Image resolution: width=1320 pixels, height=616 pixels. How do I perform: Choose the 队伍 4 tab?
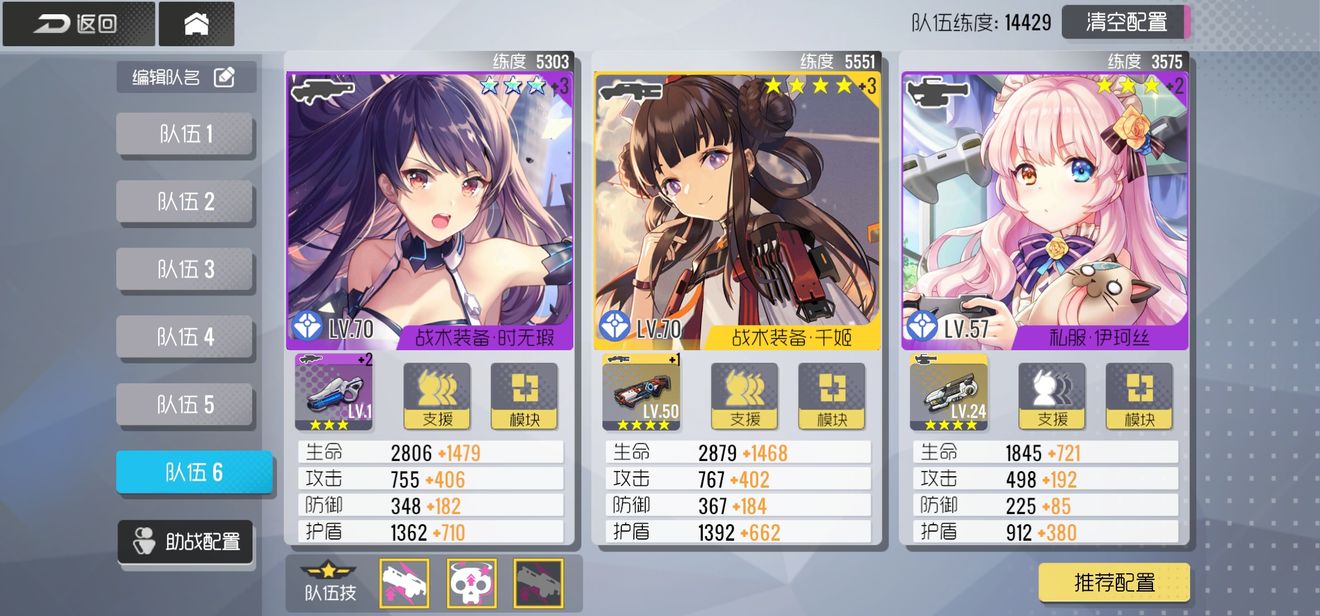(x=186, y=337)
